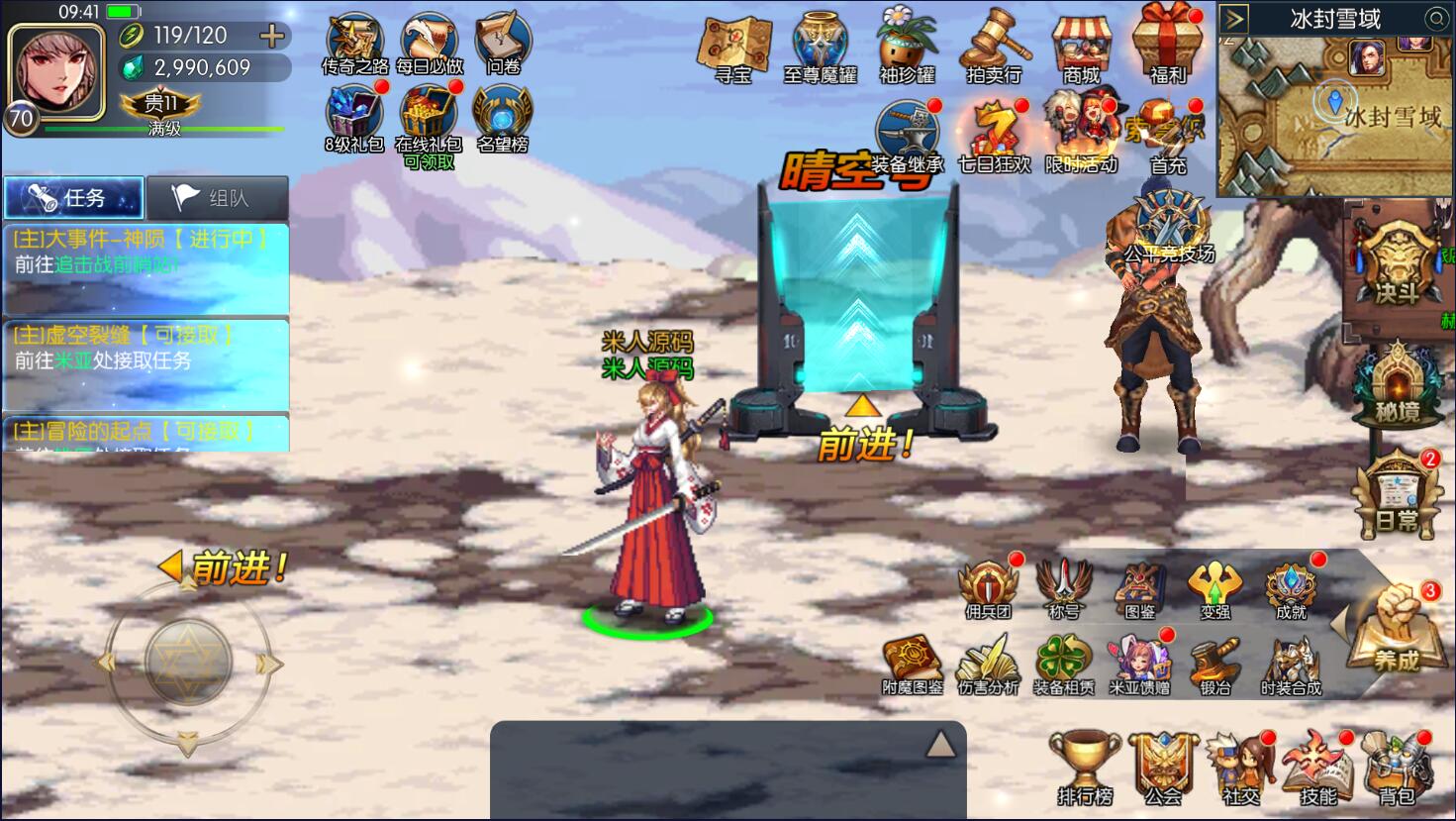Image resolution: width=1456 pixels, height=821 pixels.
Task: Open the 商城 shop
Action: [x=1081, y=47]
